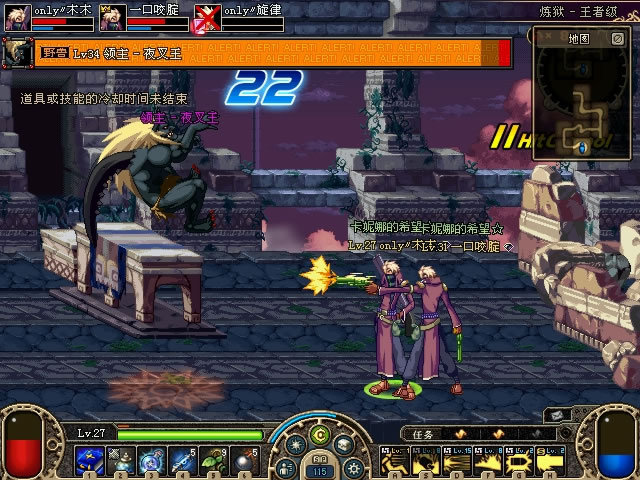Use the bomb item in slot 6
Image resolution: width=640 pixels, height=480 pixels.
pyautogui.click(x=245, y=460)
